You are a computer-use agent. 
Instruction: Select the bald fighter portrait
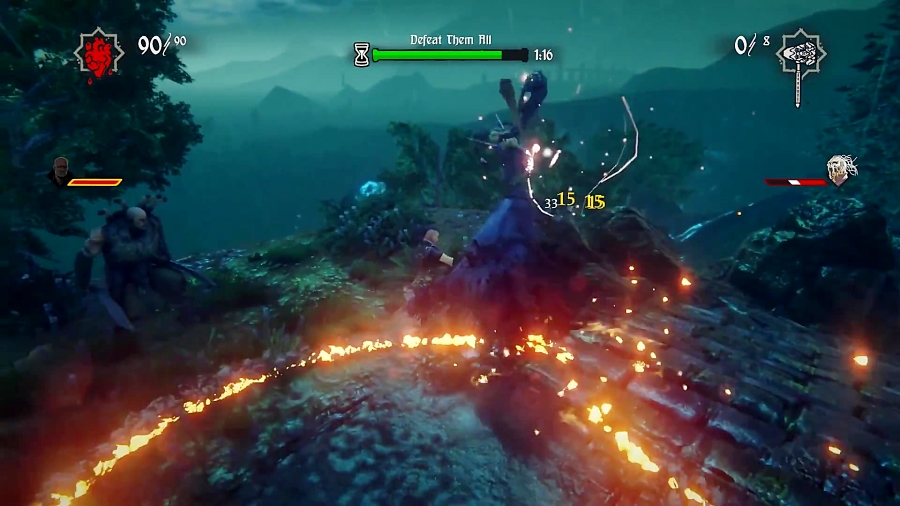(x=59, y=170)
